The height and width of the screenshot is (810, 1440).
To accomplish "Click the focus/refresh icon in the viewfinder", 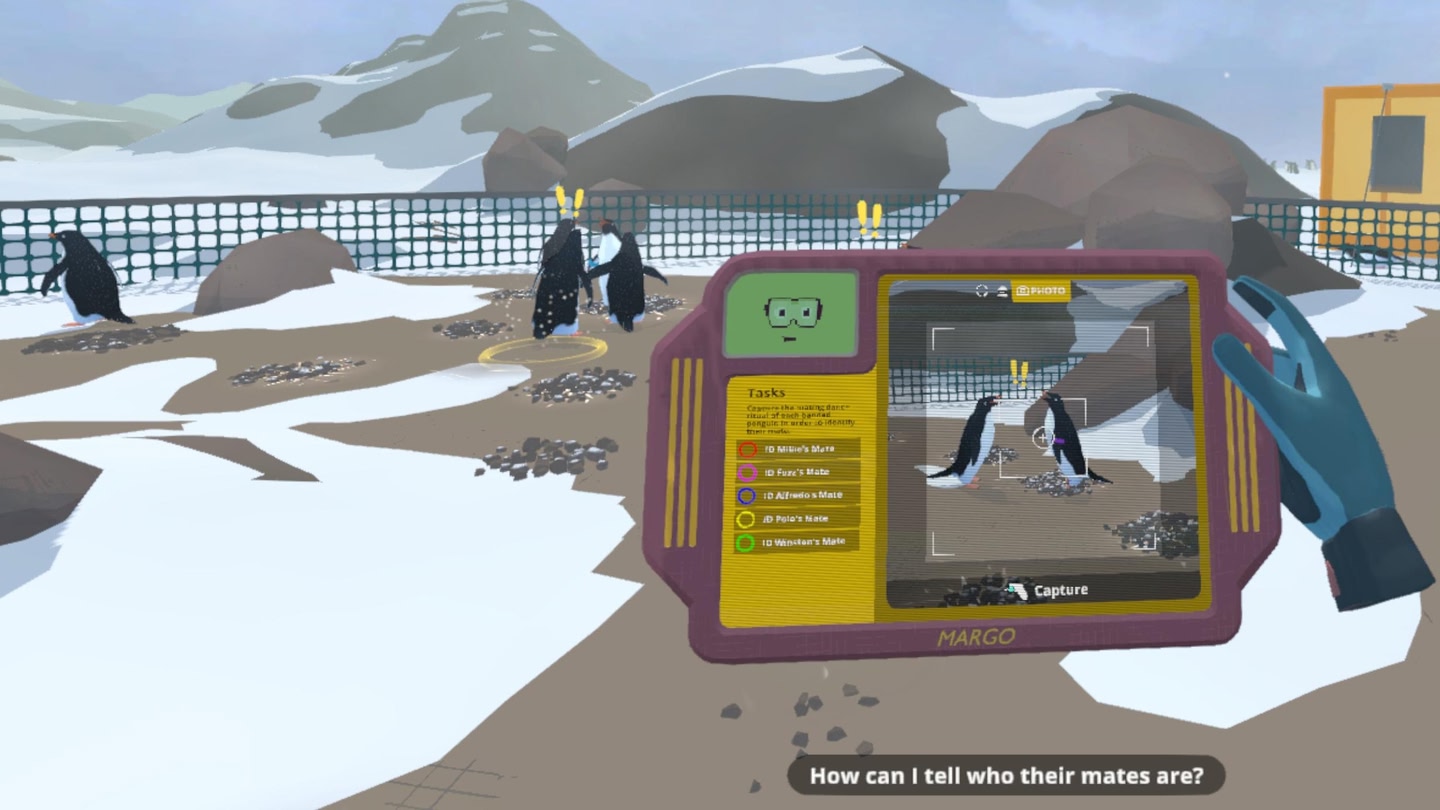I will 981,290.
